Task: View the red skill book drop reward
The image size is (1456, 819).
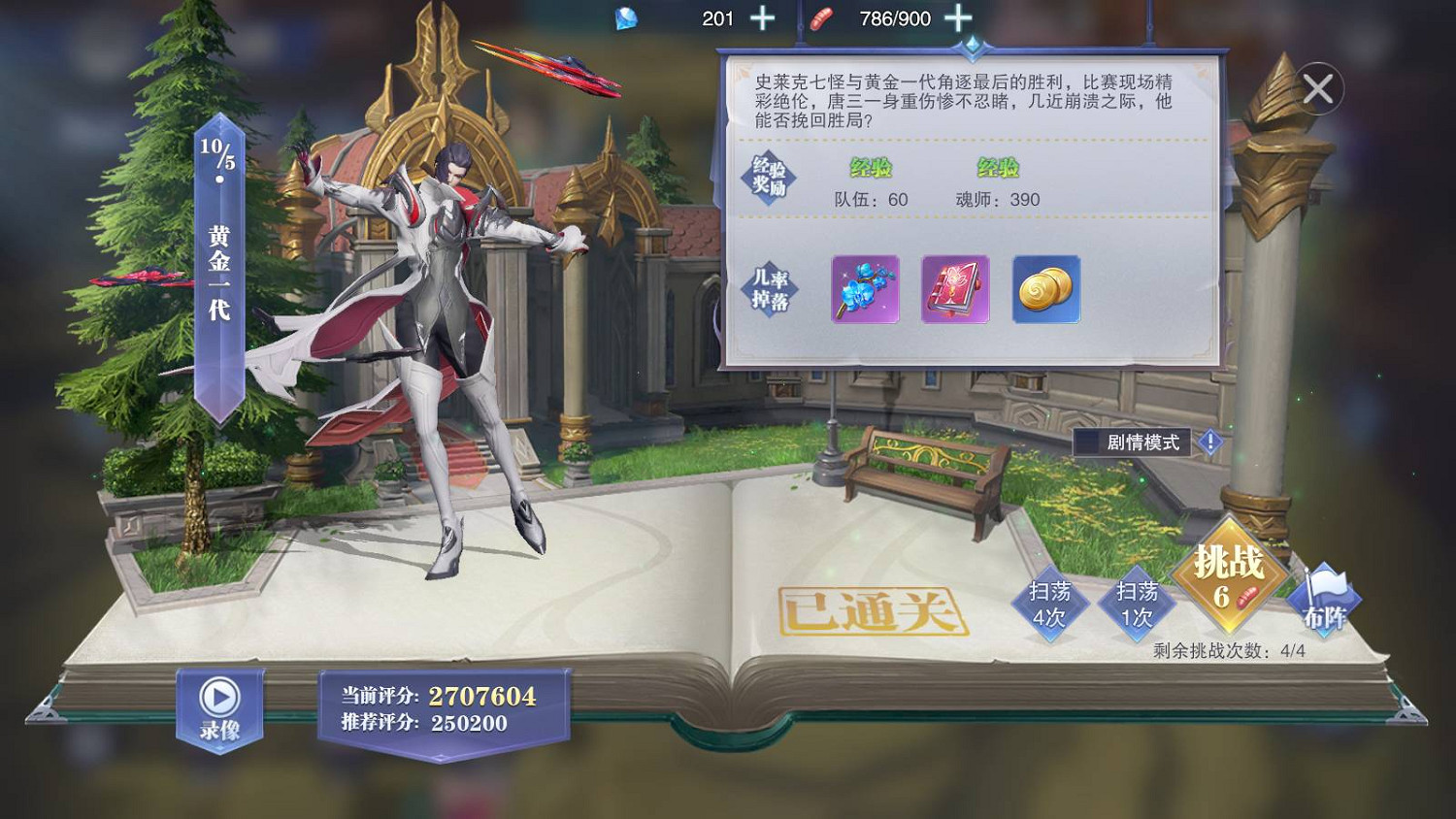Action: pos(955,290)
